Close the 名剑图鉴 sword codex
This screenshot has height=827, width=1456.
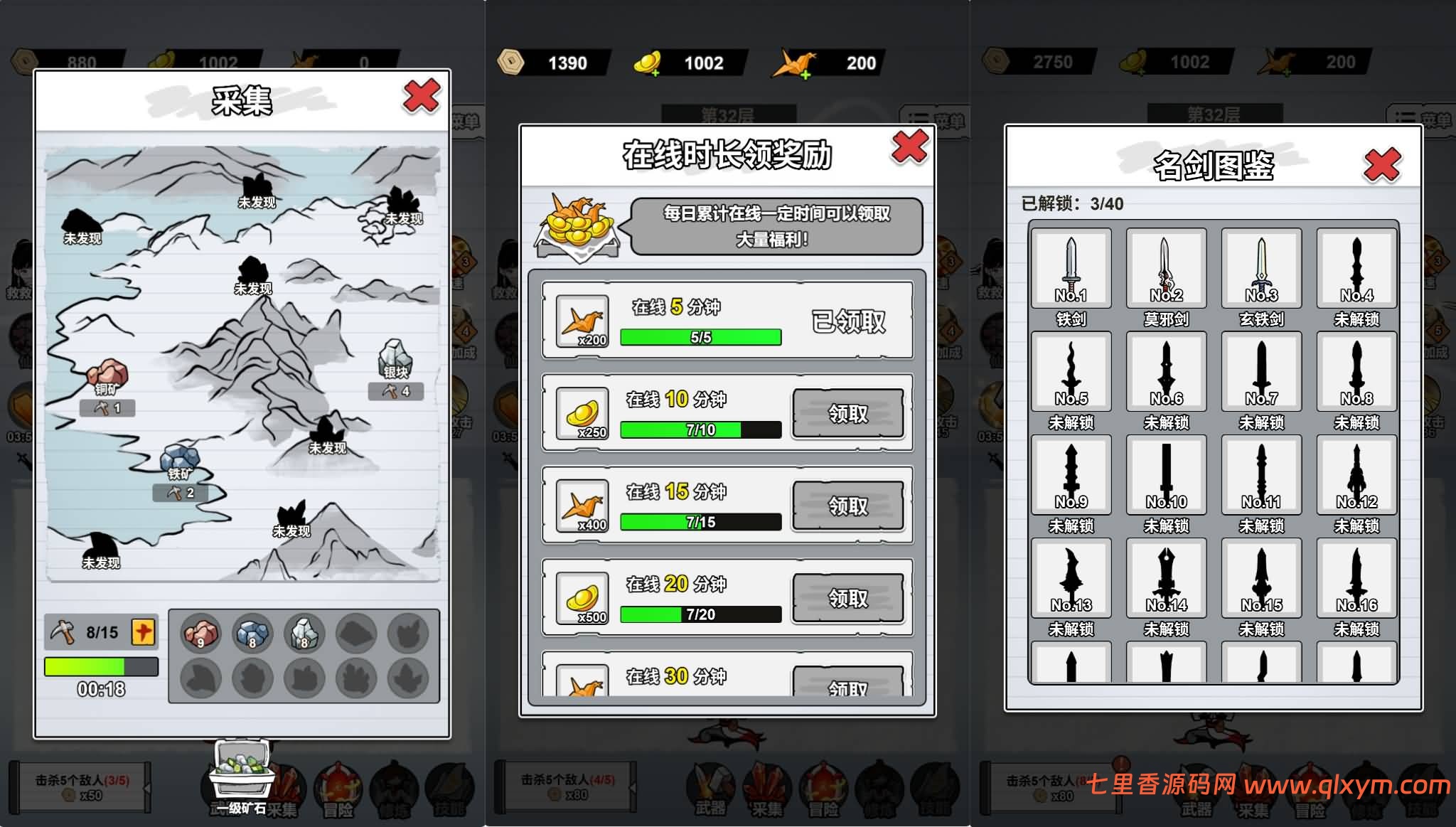pyautogui.click(x=1382, y=166)
